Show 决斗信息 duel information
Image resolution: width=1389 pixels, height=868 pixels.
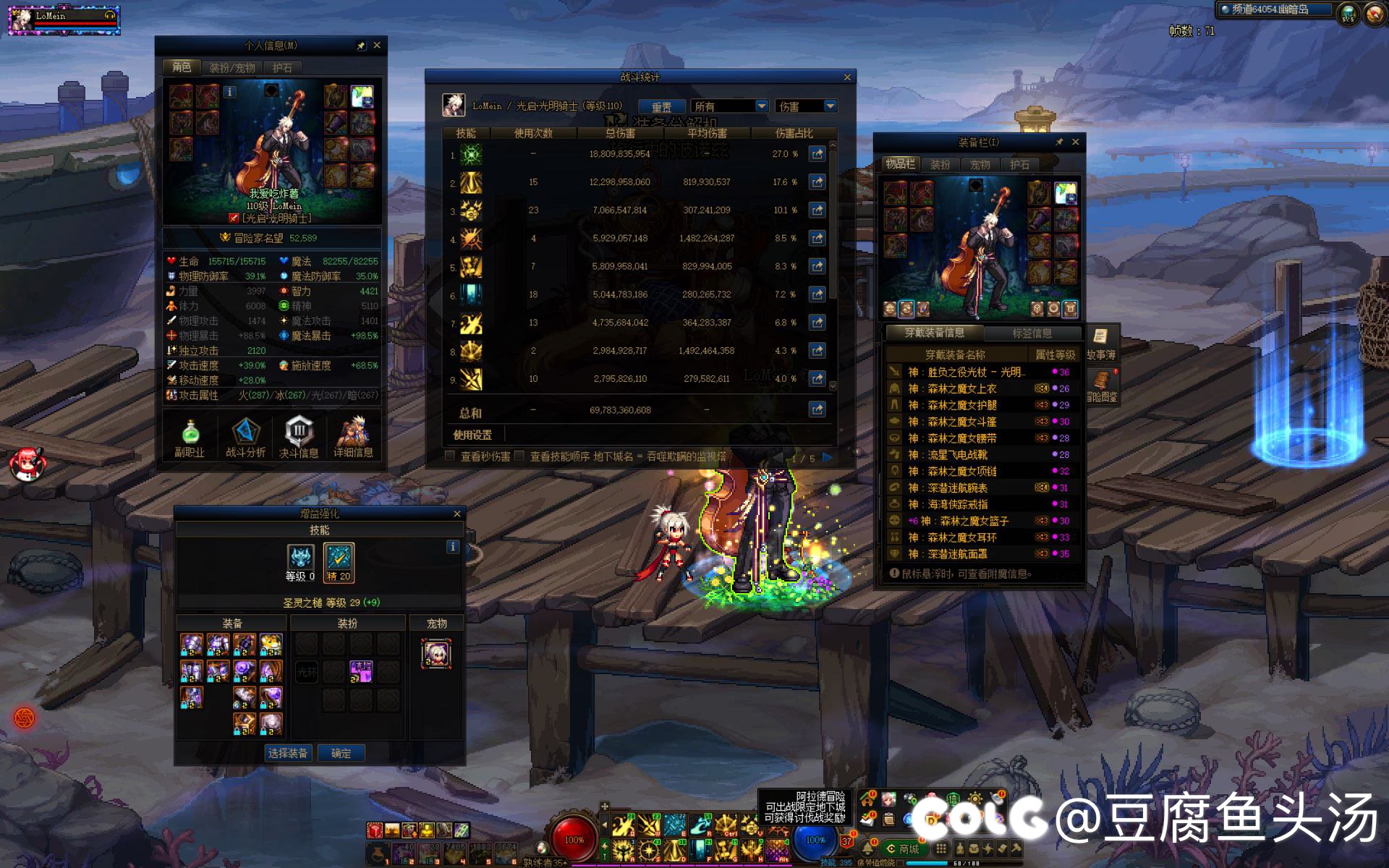coord(299,438)
